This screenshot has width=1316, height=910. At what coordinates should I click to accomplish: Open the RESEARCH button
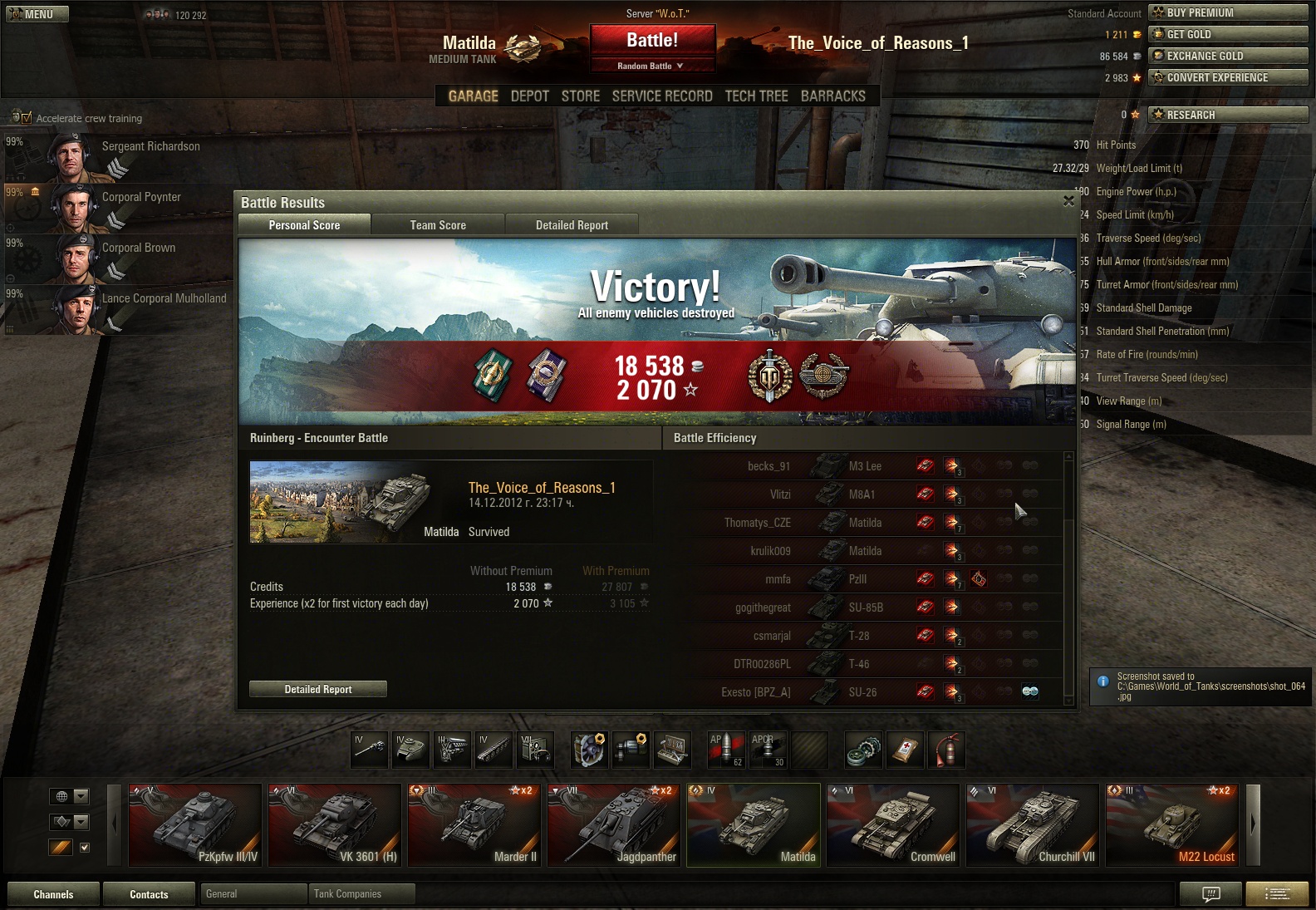point(1228,115)
